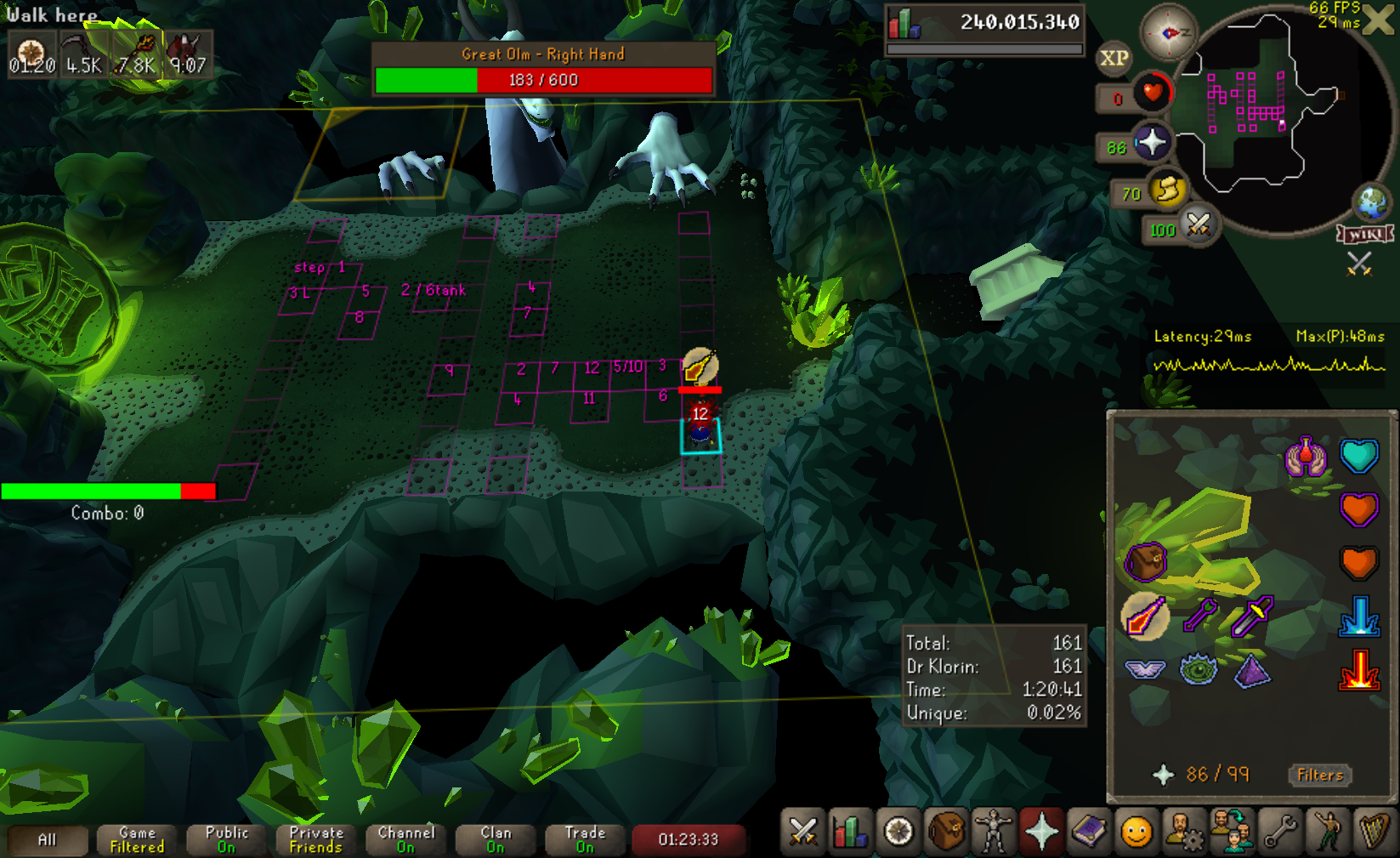
Task: Switch to the Skills bar-chart tab
Action: pos(850,832)
